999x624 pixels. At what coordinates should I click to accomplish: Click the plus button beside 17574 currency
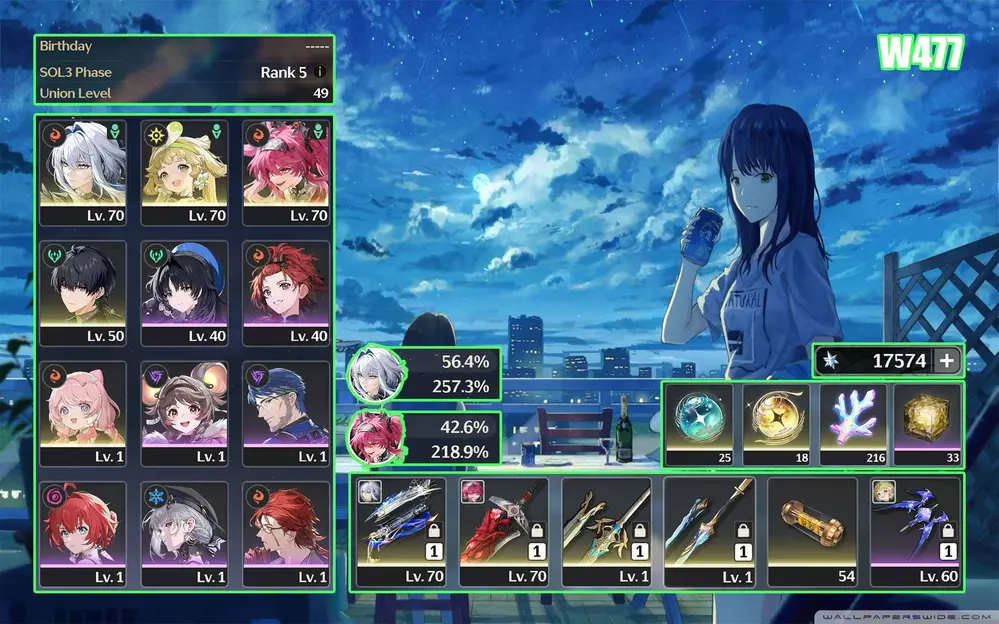click(947, 361)
